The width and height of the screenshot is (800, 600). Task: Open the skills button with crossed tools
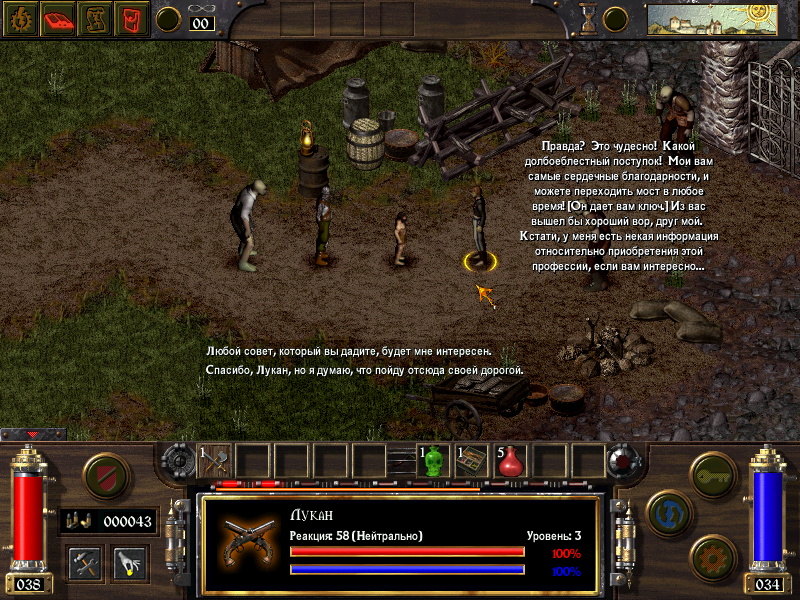pyautogui.click(x=85, y=562)
